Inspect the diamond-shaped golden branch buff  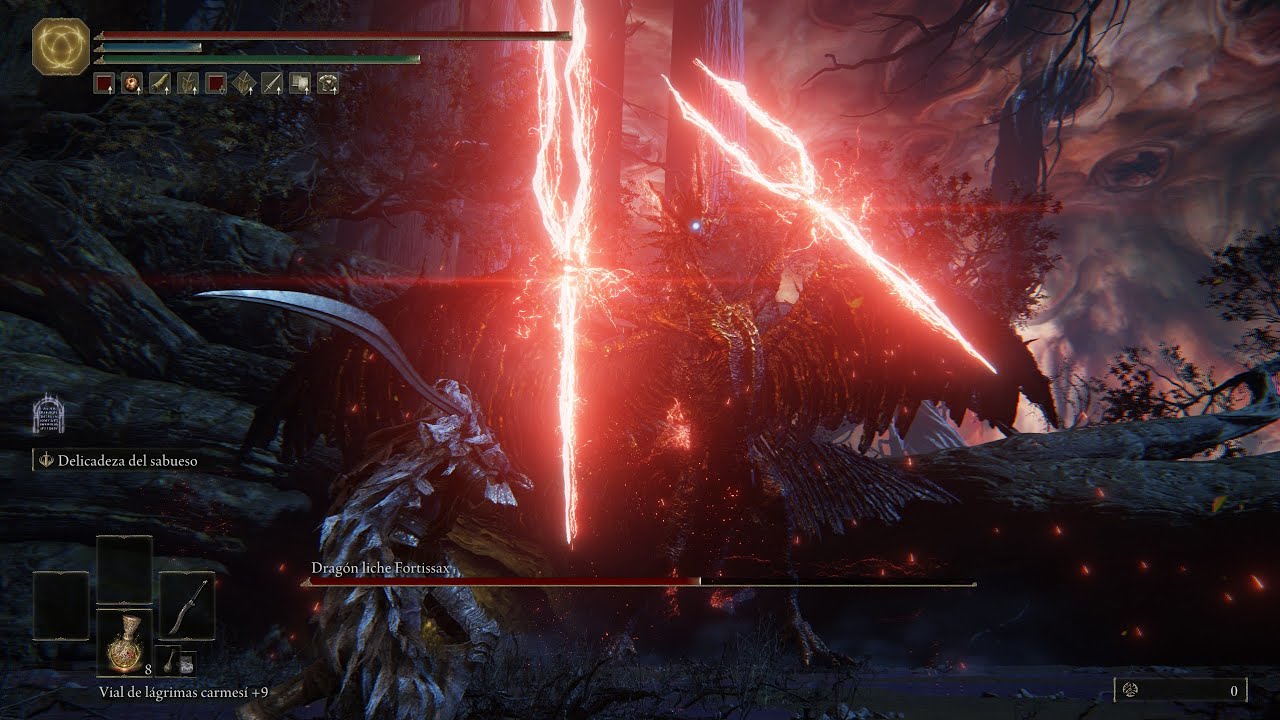243,84
